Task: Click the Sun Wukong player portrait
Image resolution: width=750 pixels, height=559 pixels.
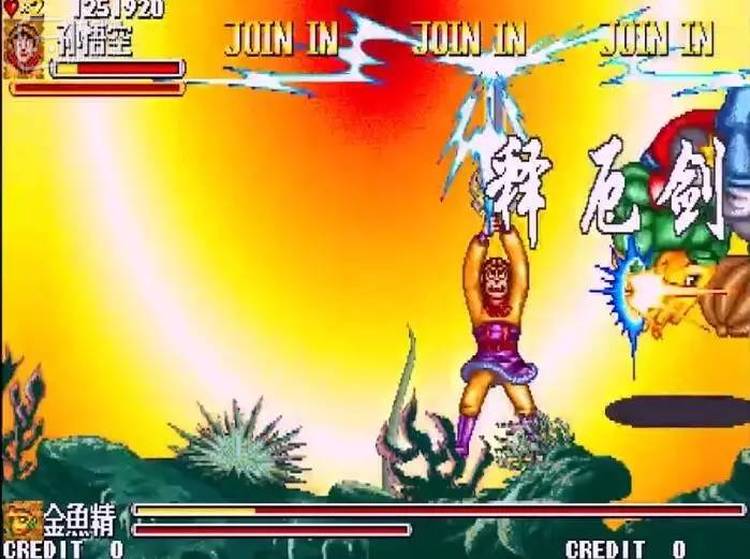Action: pos(24,47)
